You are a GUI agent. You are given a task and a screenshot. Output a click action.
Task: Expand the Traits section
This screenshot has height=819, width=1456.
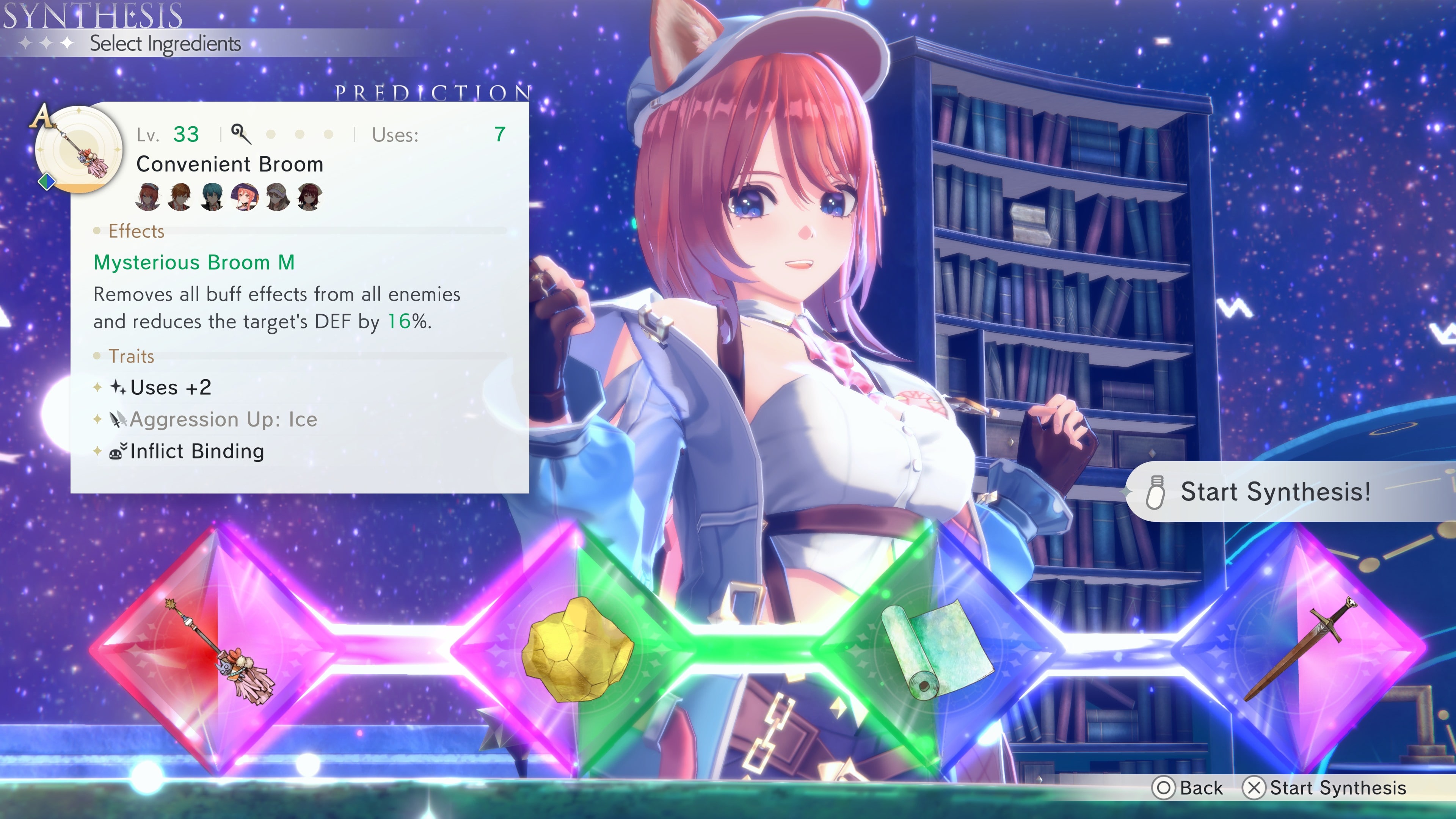(x=131, y=356)
